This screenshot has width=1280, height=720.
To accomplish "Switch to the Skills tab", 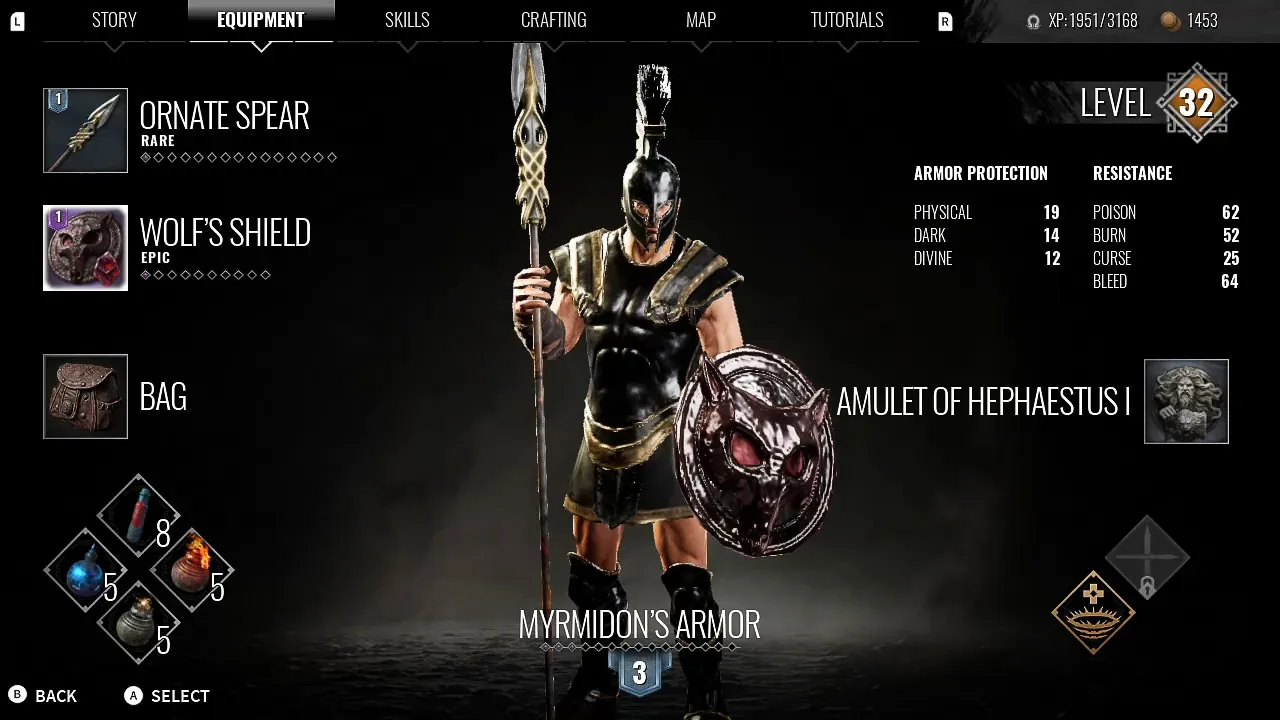I will (x=407, y=19).
